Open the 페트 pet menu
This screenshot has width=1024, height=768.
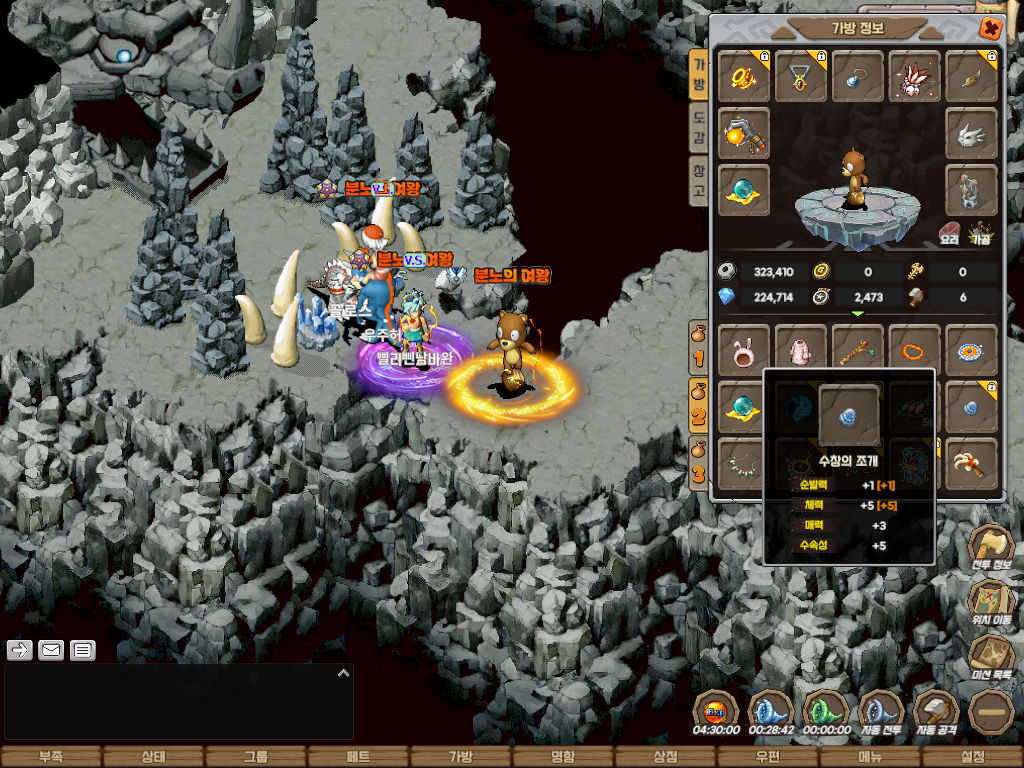[x=358, y=757]
